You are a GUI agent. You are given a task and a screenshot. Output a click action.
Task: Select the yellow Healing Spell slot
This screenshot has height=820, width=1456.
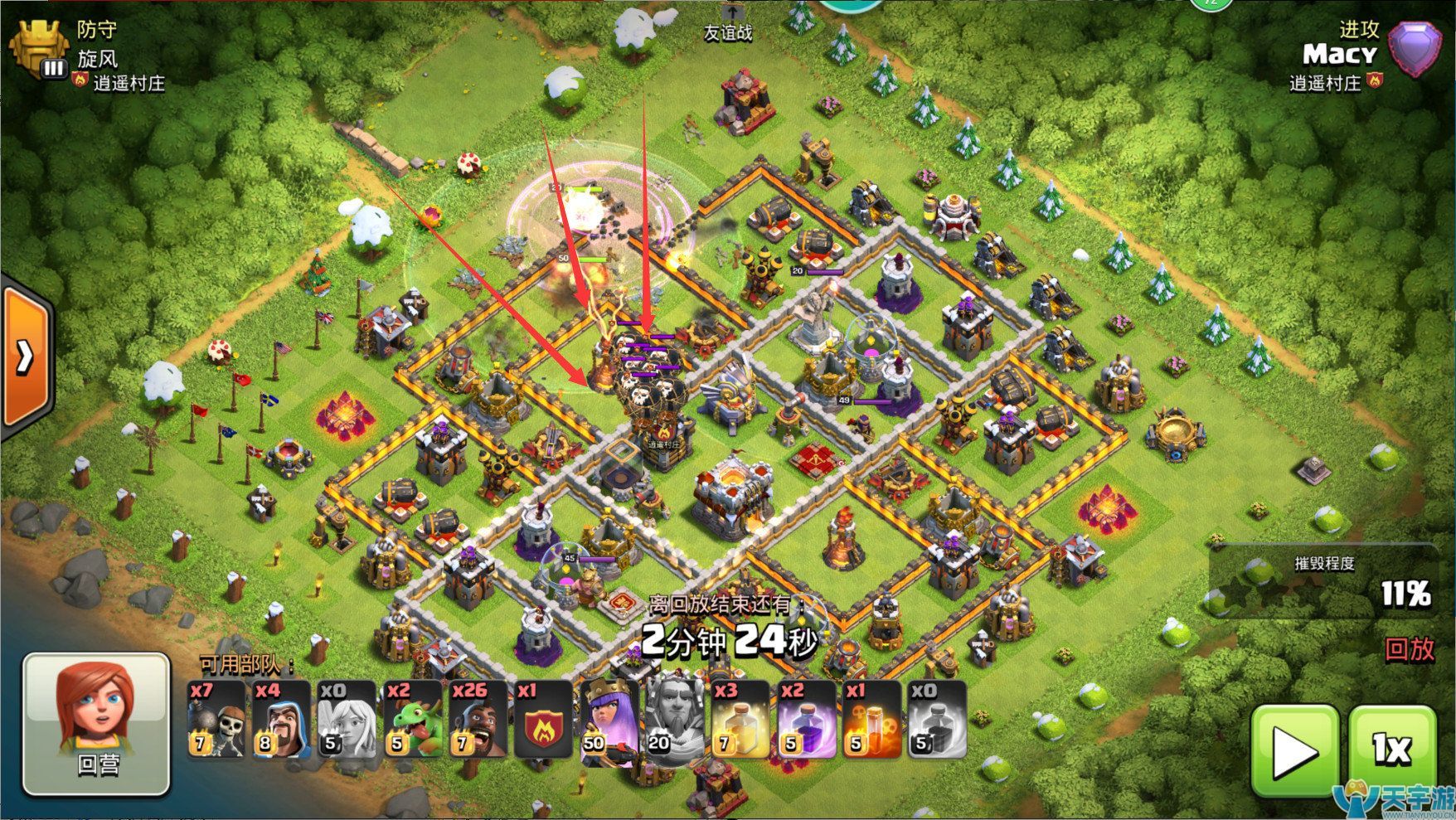point(740,720)
